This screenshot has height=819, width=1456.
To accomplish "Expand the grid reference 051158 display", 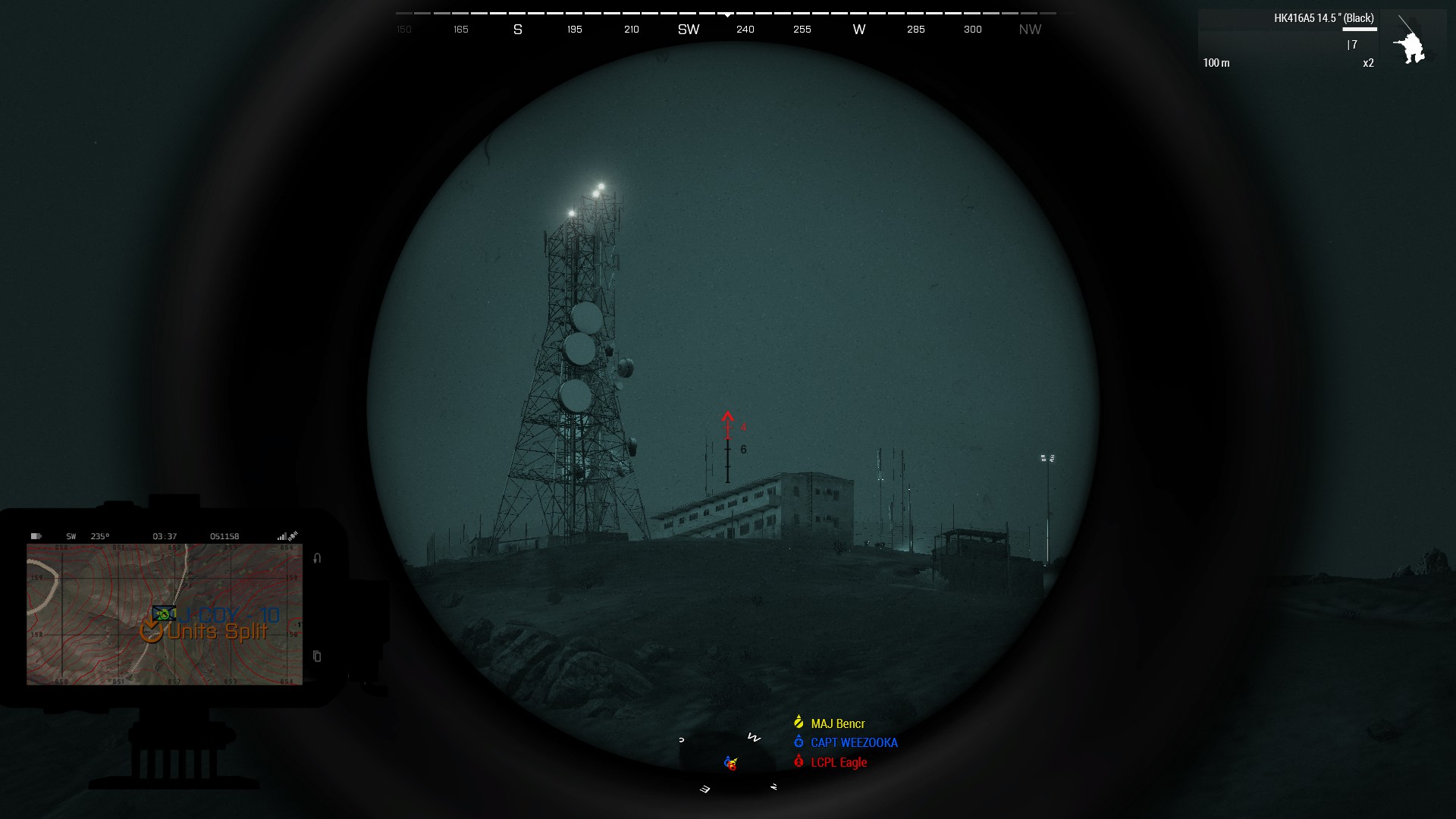I will (225, 536).
